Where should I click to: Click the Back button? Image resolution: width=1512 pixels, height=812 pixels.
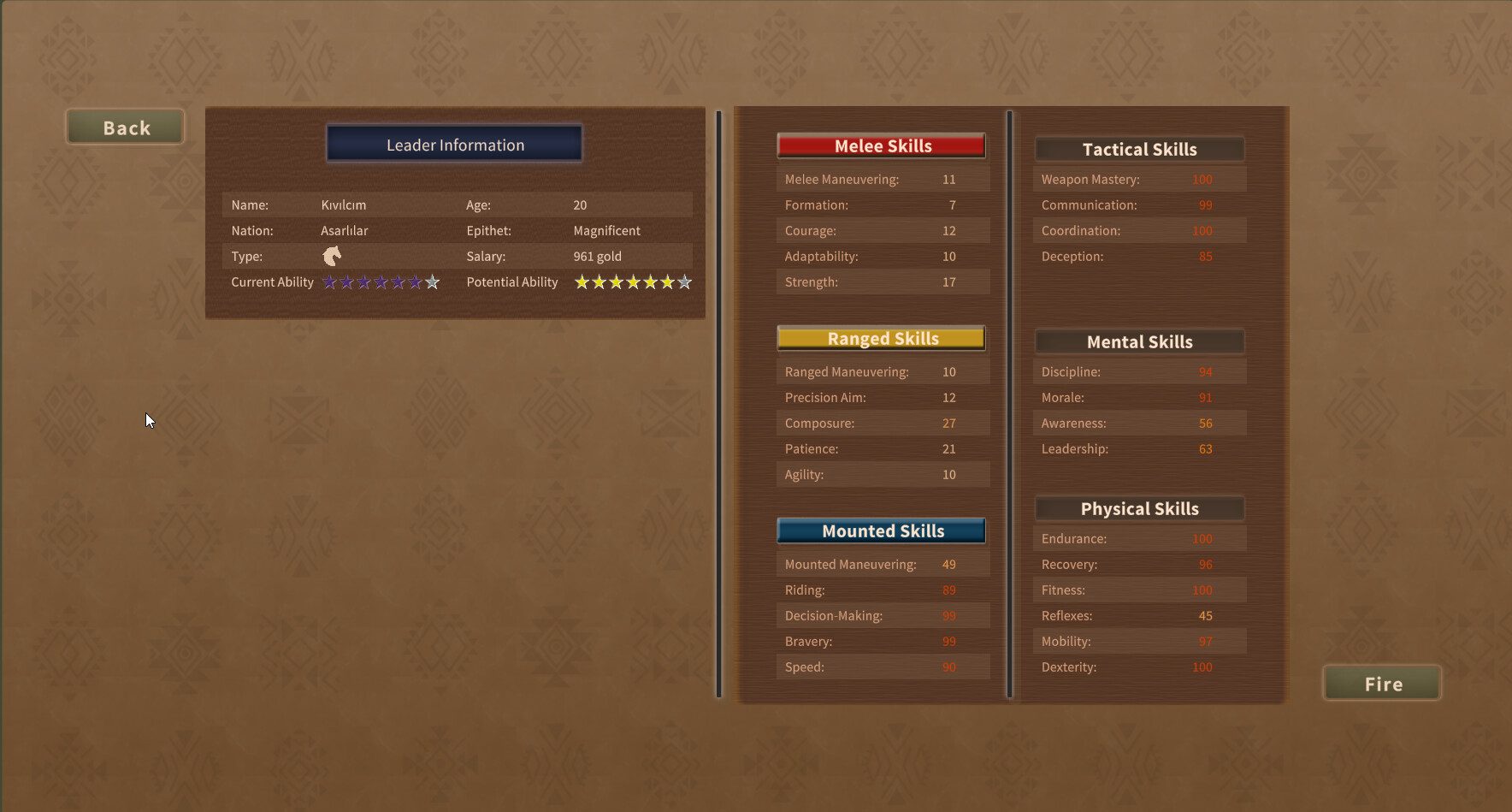(x=125, y=127)
